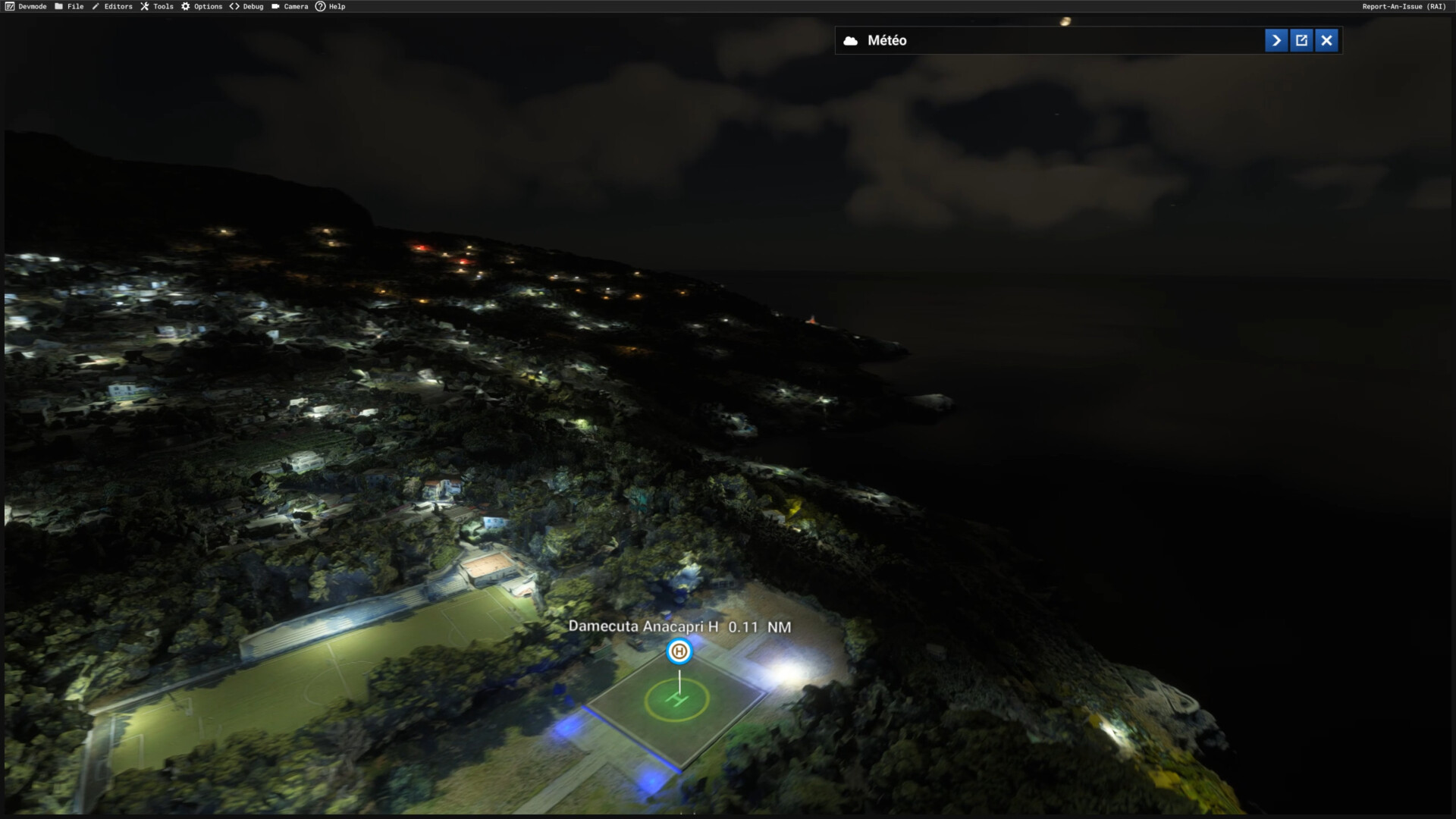Pop out the Météo panel window
The height and width of the screenshot is (819, 1456).
(1301, 40)
